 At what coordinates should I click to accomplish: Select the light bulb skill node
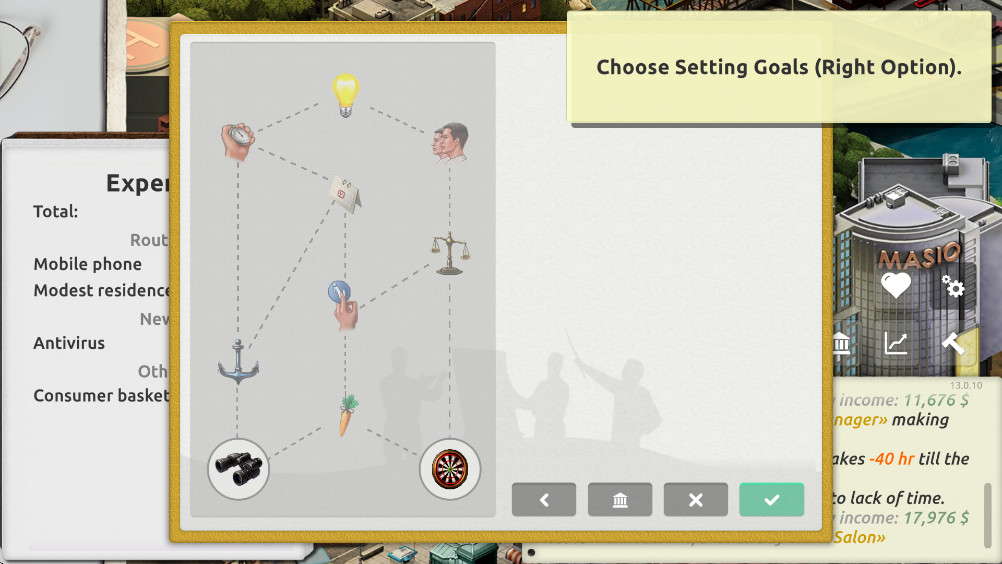pyautogui.click(x=345, y=95)
